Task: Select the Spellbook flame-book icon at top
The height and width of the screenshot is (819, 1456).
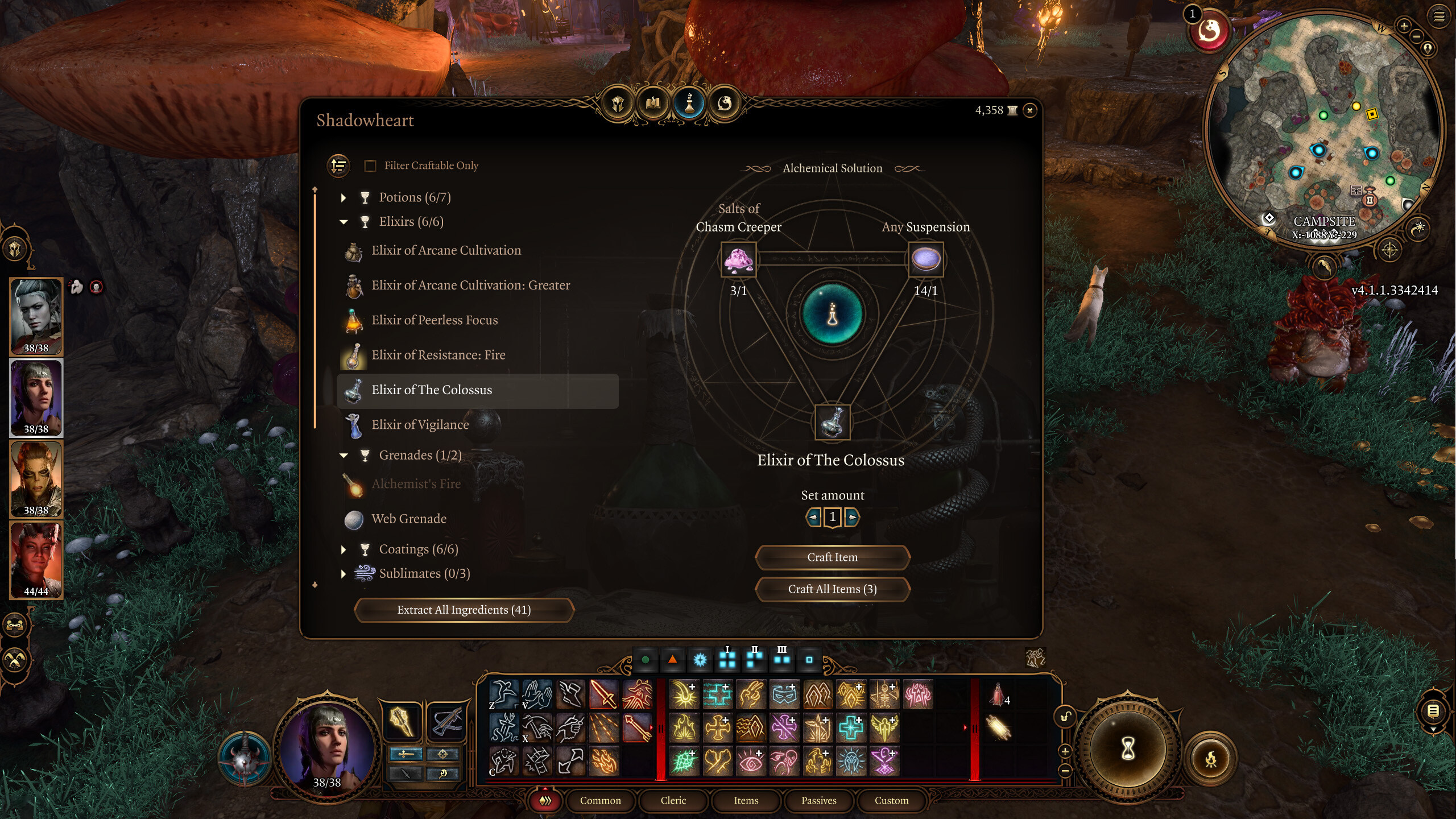Action: click(653, 103)
